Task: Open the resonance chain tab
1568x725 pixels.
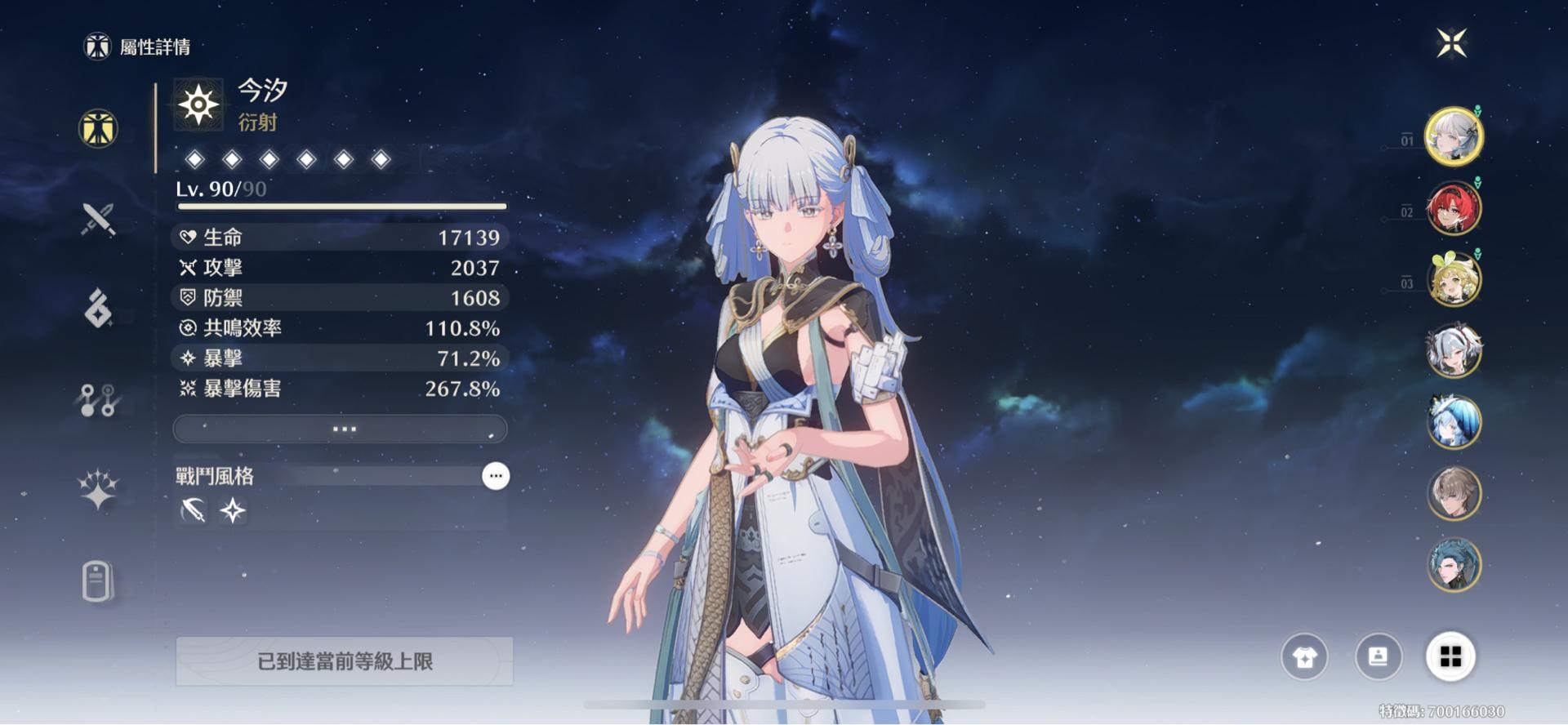Action: [98, 490]
